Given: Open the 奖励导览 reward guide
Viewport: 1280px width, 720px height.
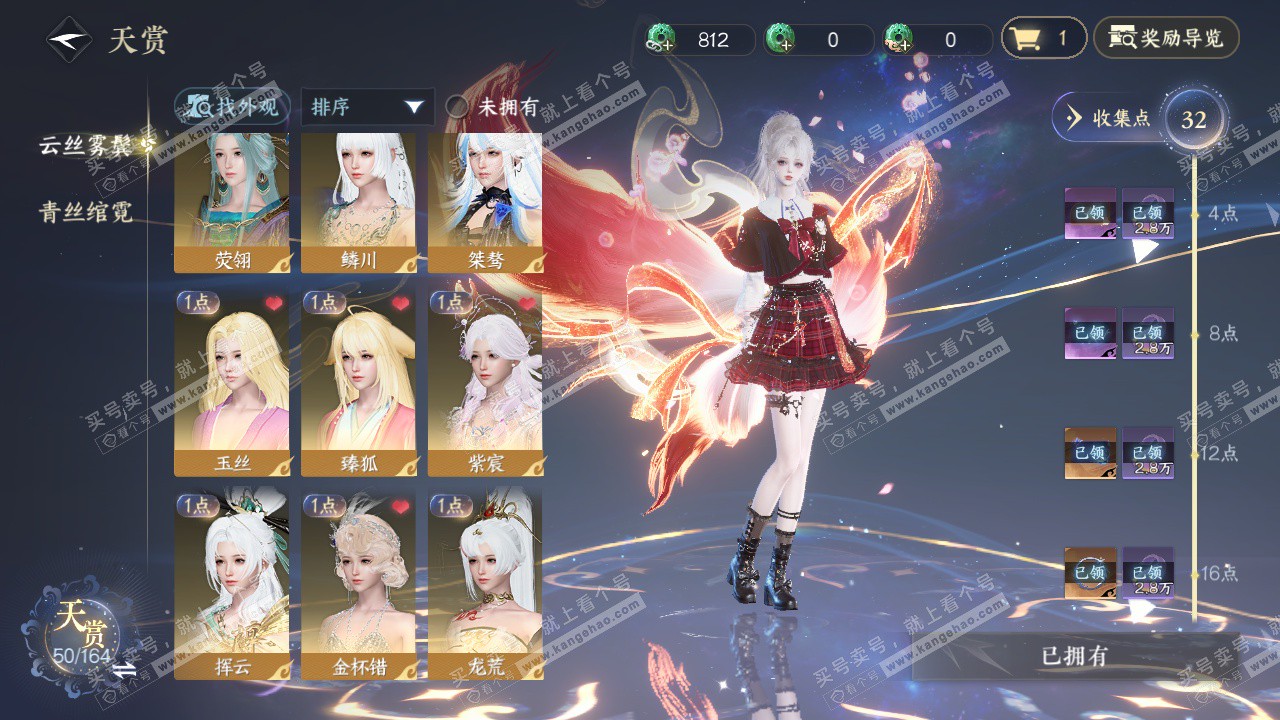Looking at the screenshot, I should tap(1166, 40).
